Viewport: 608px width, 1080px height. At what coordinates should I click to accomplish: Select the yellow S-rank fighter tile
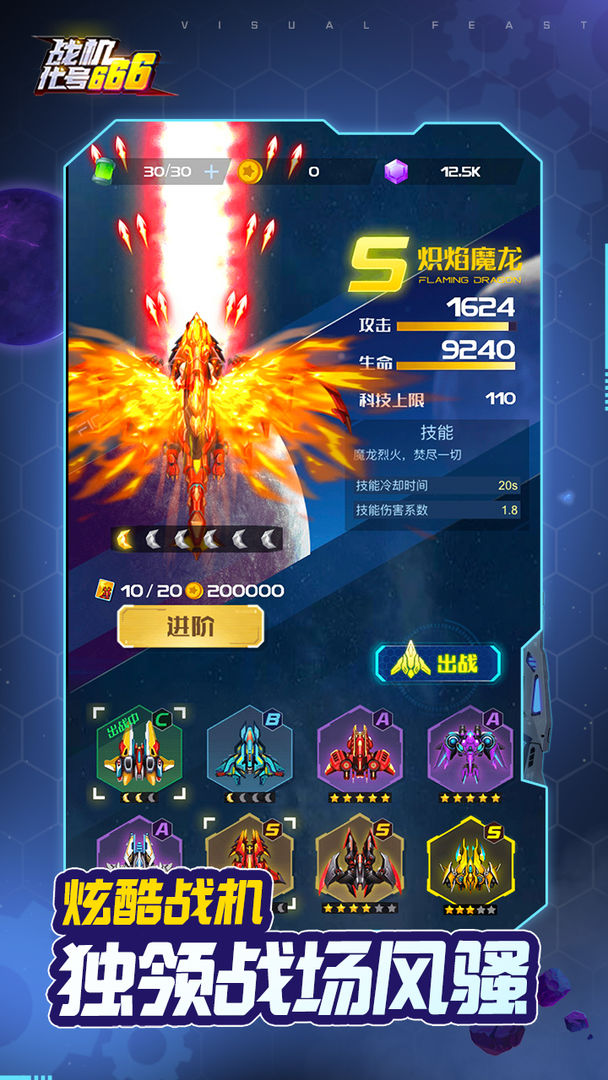[x=470, y=860]
